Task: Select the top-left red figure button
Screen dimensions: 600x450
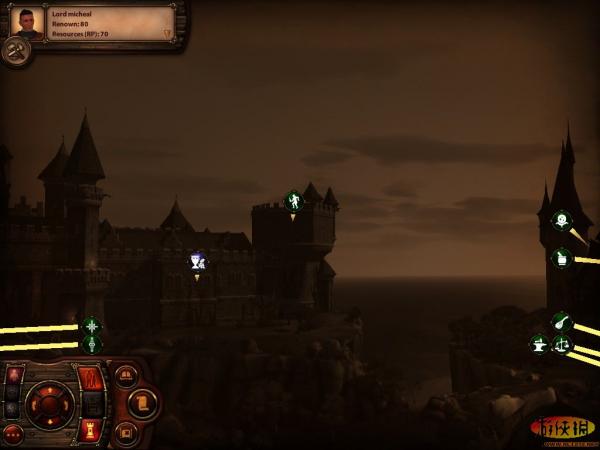Action: (14, 376)
